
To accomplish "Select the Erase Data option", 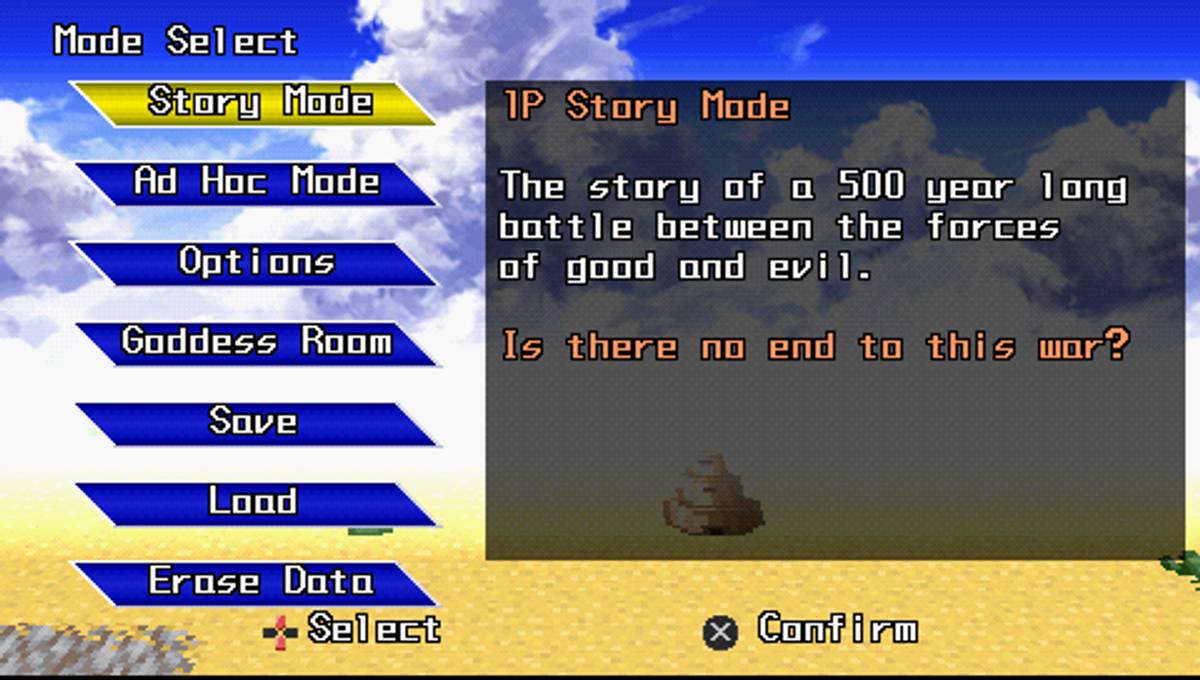I will click(x=256, y=582).
